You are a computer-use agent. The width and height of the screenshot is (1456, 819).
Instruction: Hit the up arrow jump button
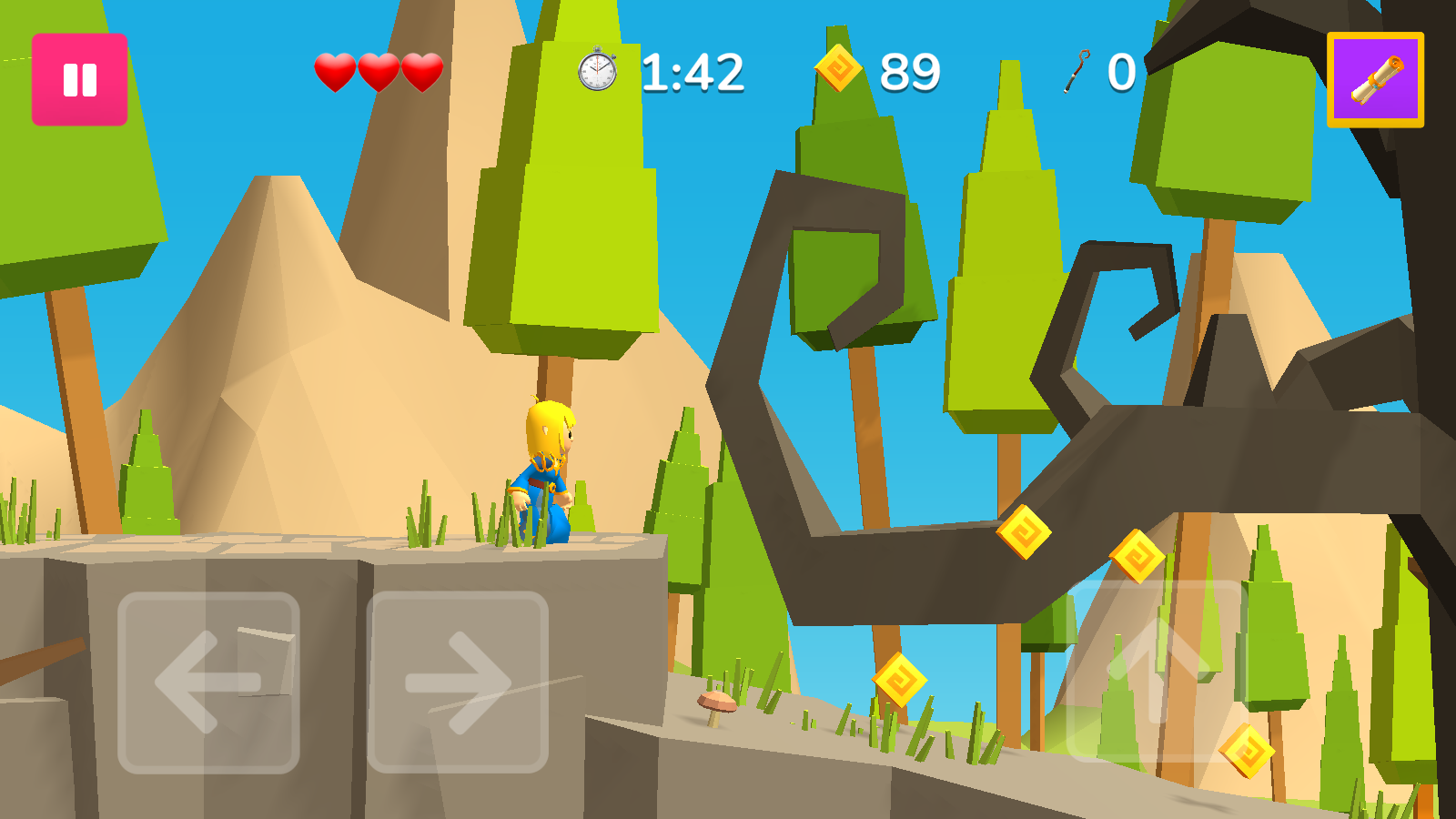(x=1157, y=672)
